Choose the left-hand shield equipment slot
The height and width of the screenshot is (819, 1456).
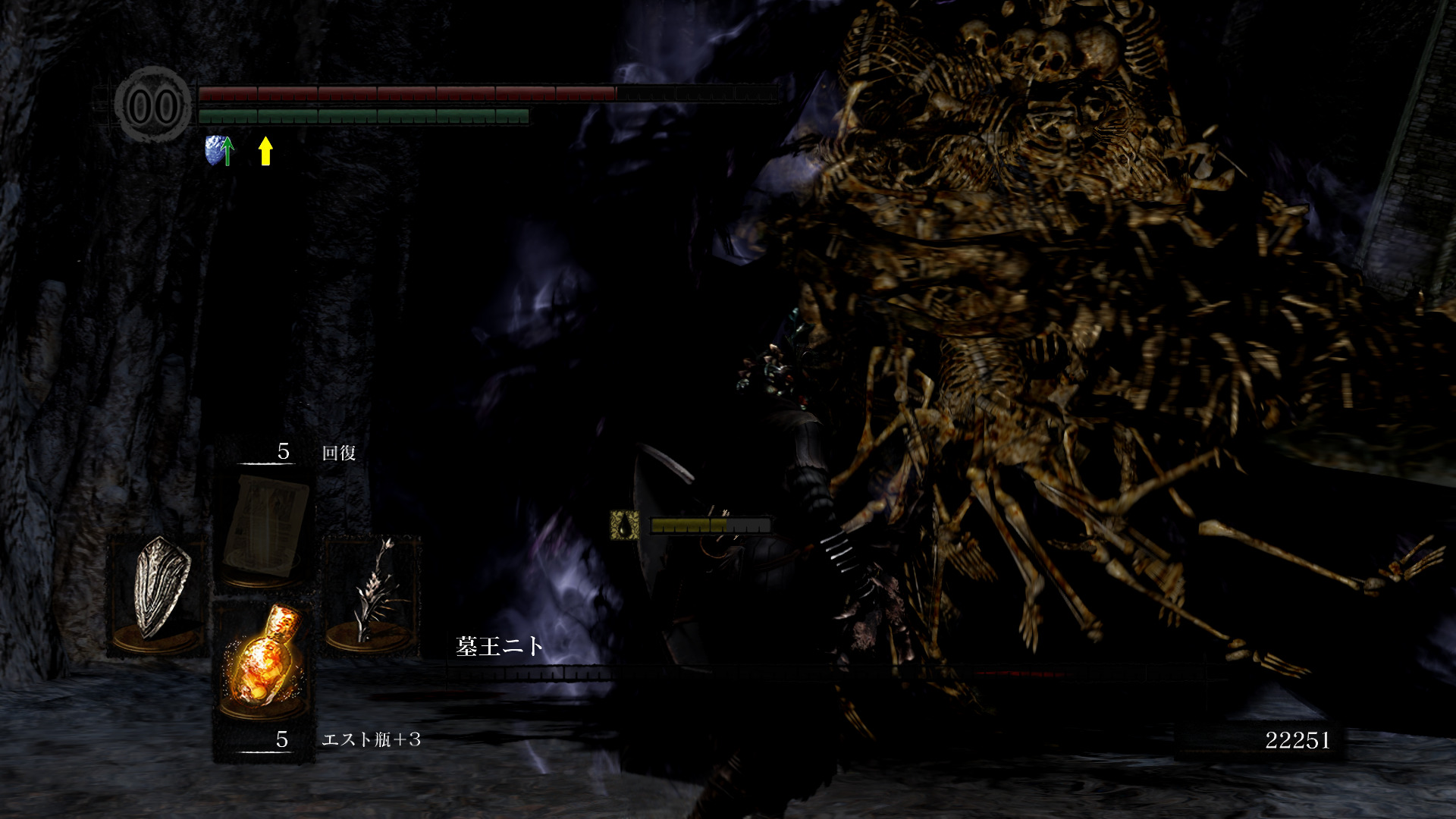(x=158, y=591)
